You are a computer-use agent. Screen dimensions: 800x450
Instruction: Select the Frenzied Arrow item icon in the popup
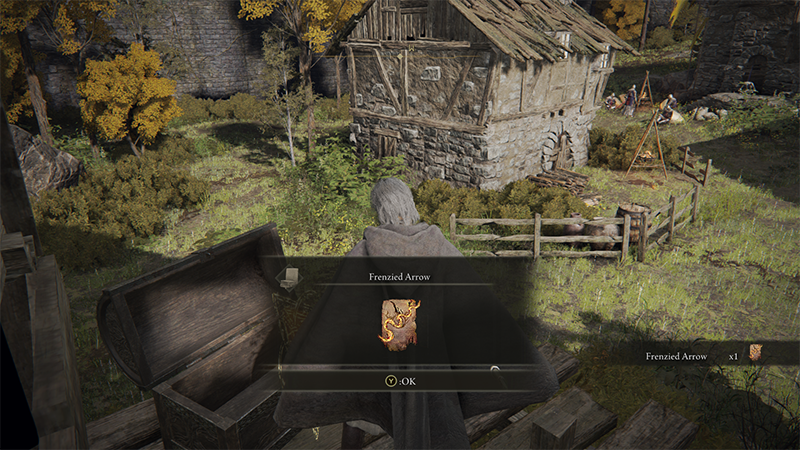tap(399, 324)
